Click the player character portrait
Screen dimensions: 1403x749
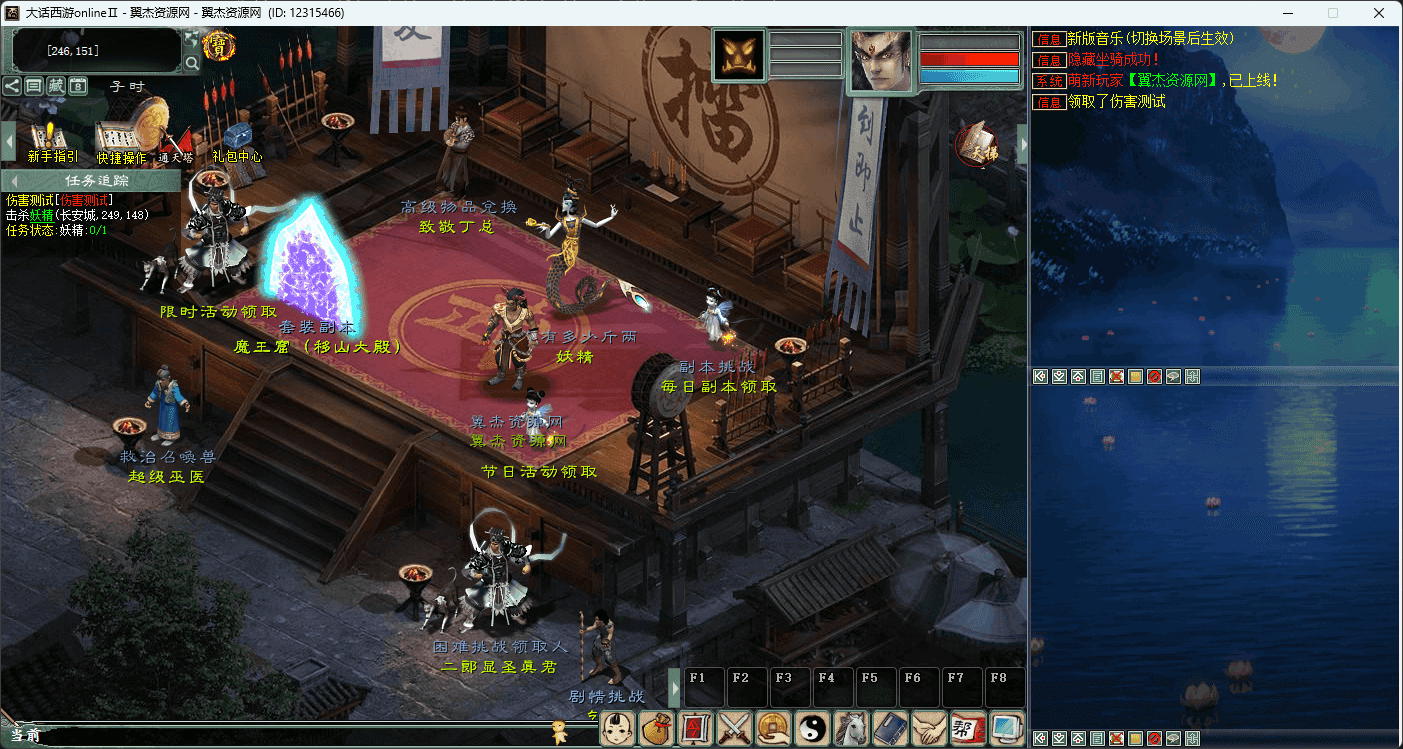coord(880,62)
